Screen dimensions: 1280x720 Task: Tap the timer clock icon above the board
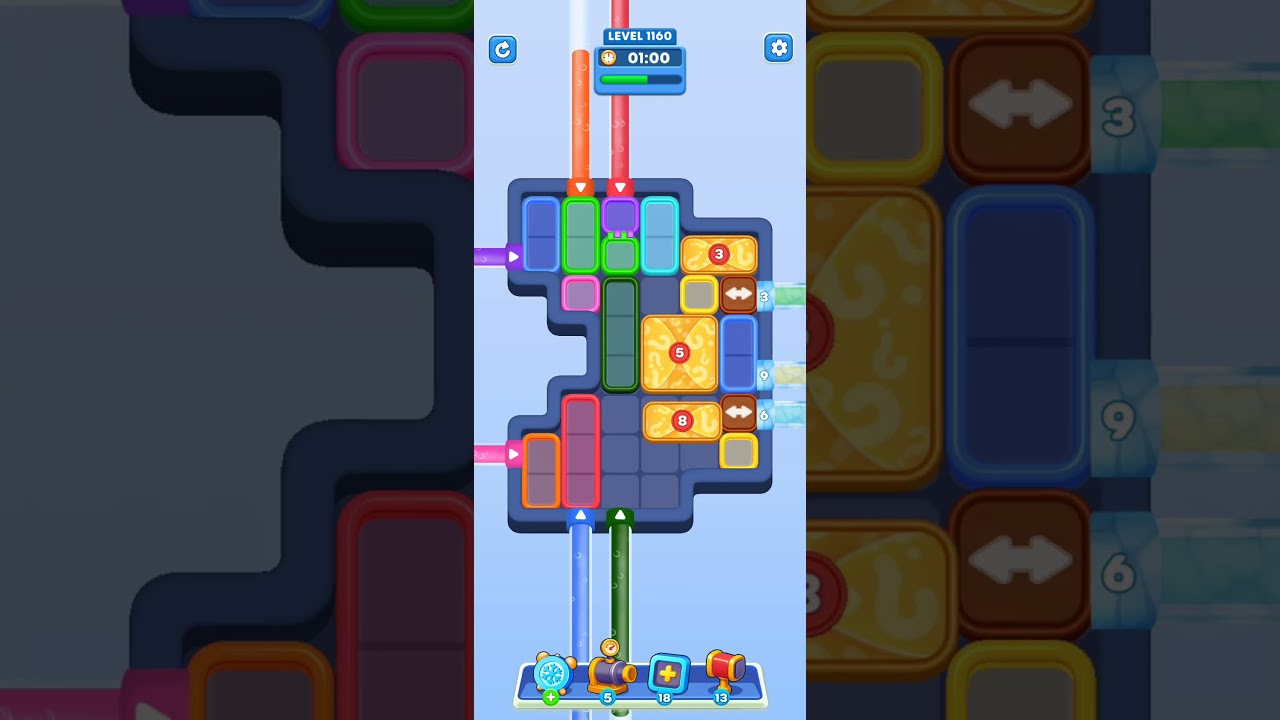[x=609, y=58]
